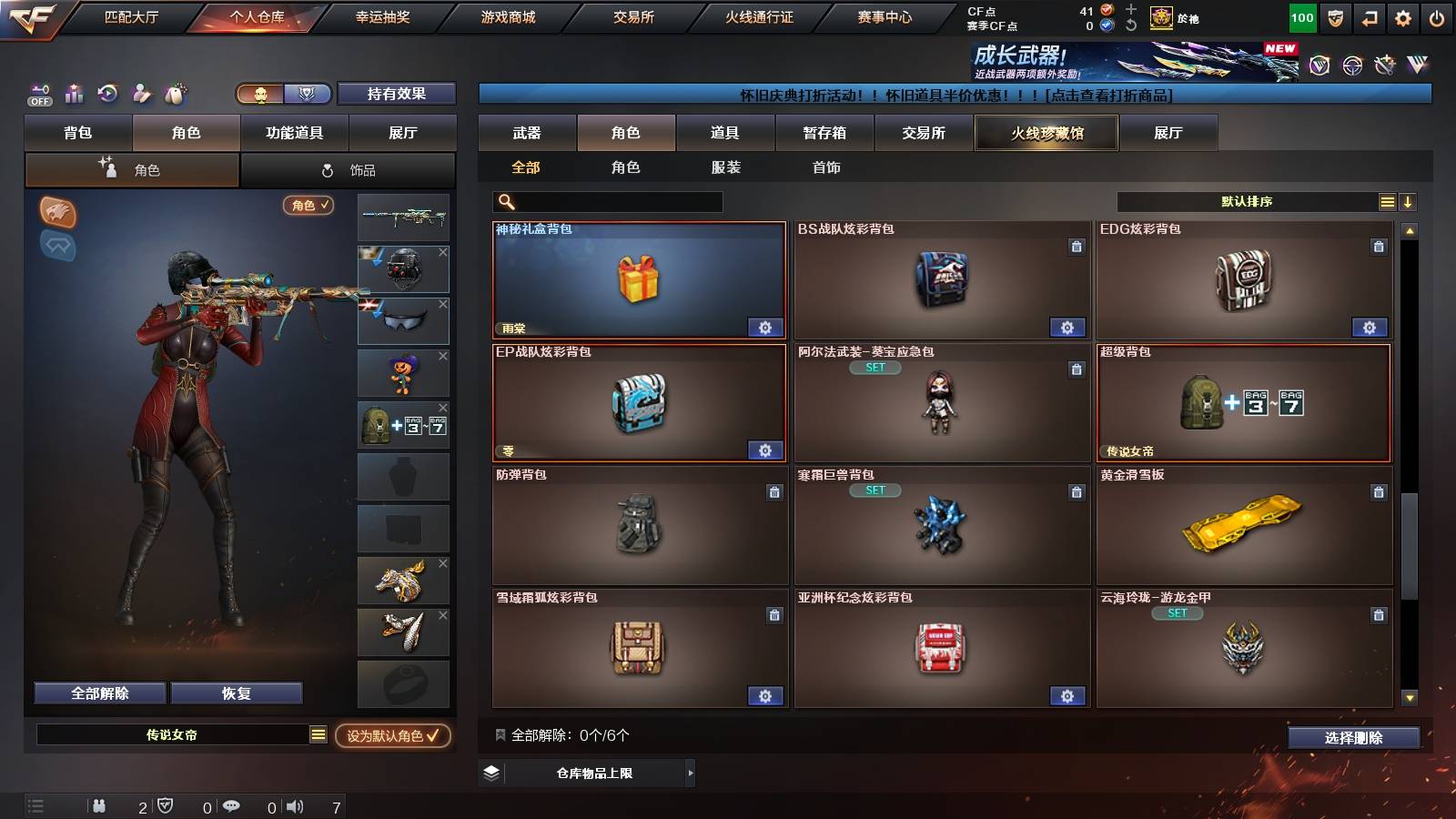Screen dimensions: 1456x819
Task: Click the return arrow icon near the settings gear
Action: click(x=1368, y=15)
